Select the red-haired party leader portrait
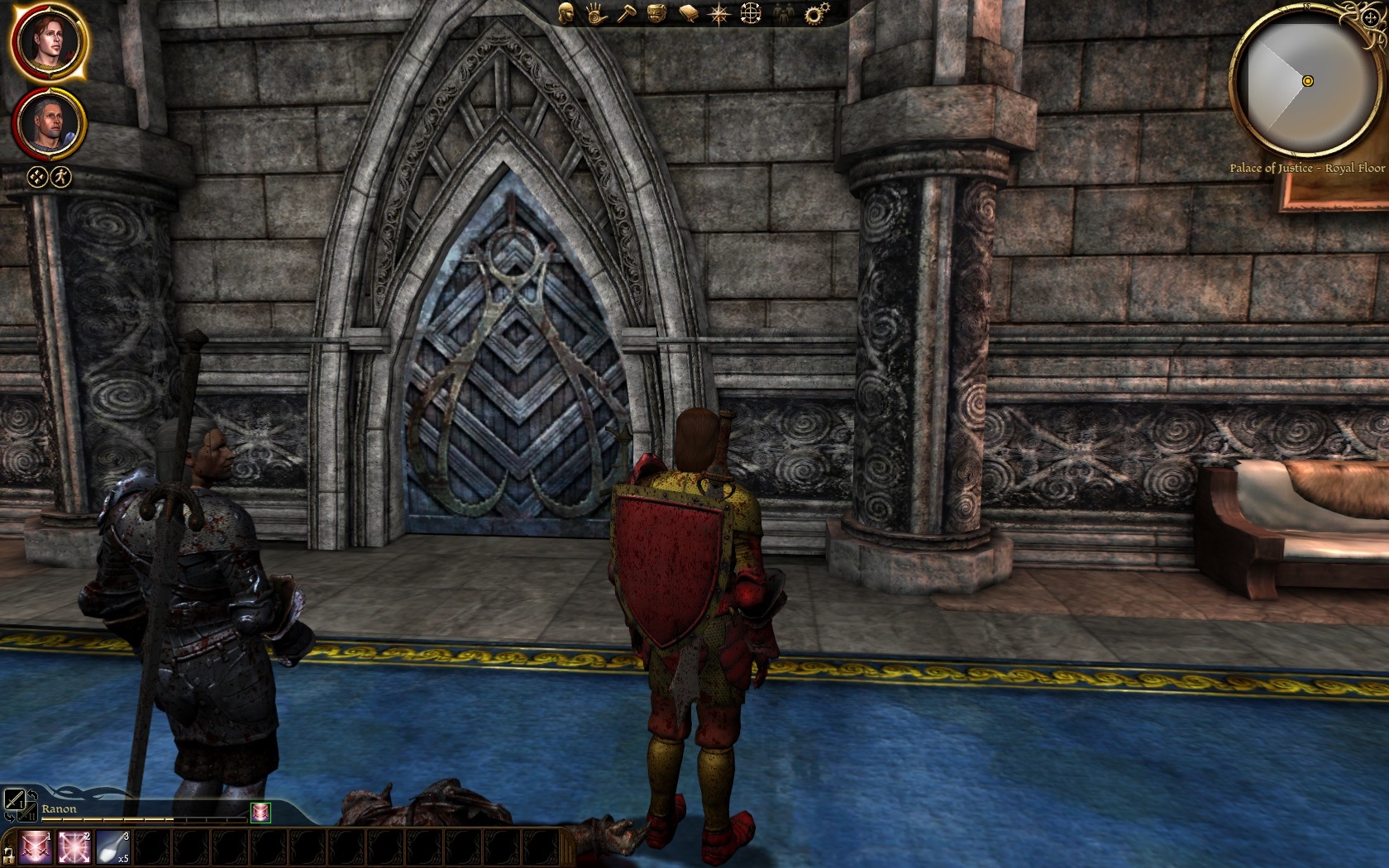Image resolution: width=1389 pixels, height=868 pixels. tap(48, 43)
